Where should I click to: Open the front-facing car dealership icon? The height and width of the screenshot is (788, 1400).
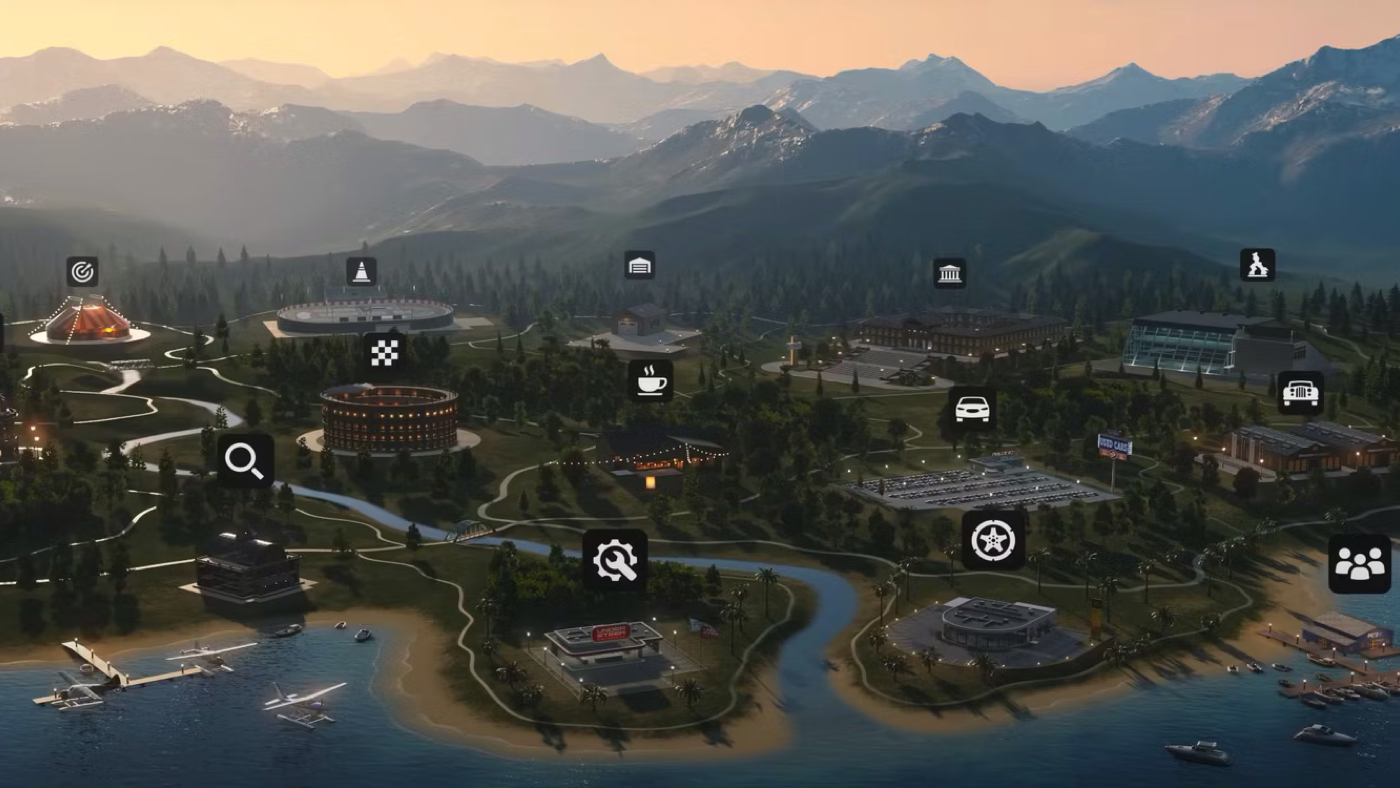(x=972, y=408)
